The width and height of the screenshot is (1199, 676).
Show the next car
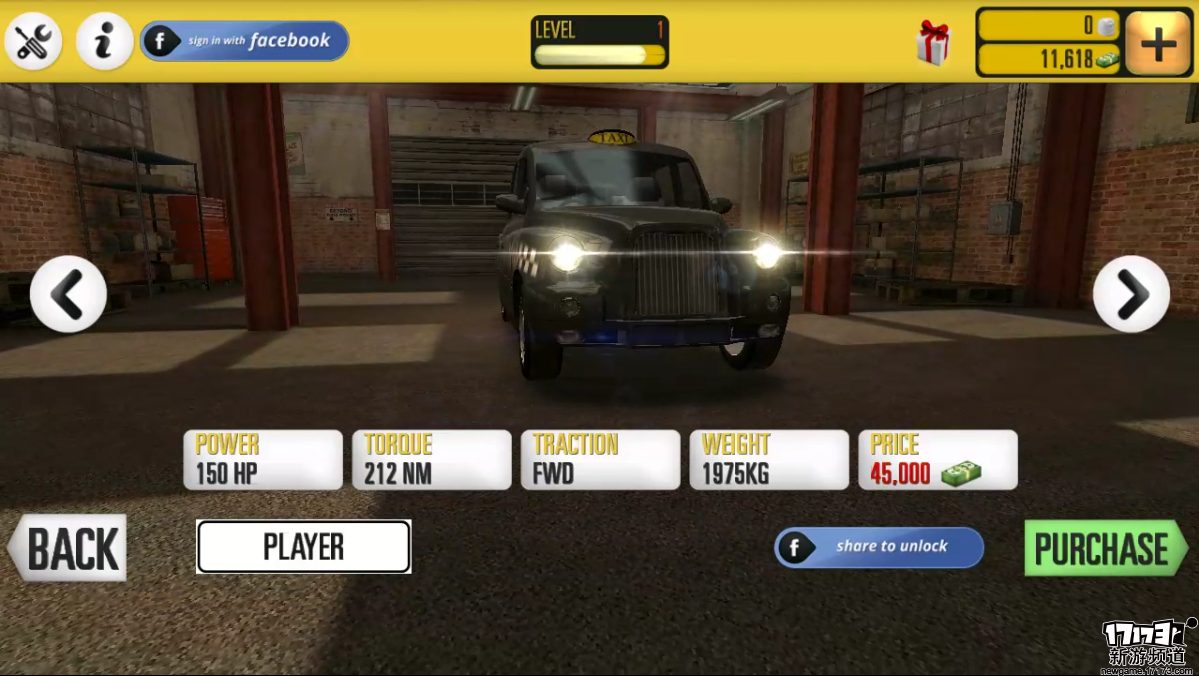1131,294
